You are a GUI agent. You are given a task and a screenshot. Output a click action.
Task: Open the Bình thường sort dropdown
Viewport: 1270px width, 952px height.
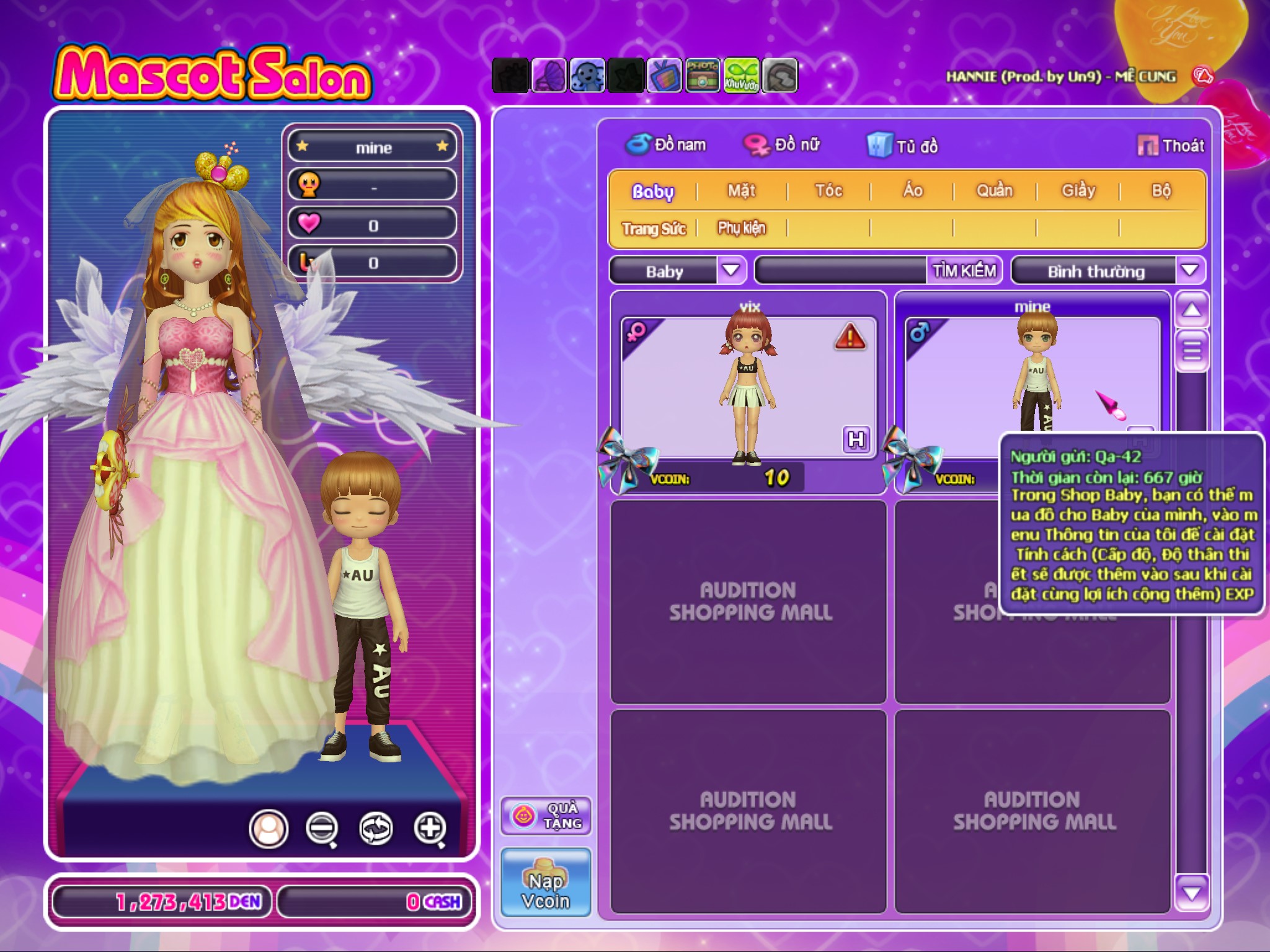tap(1189, 271)
